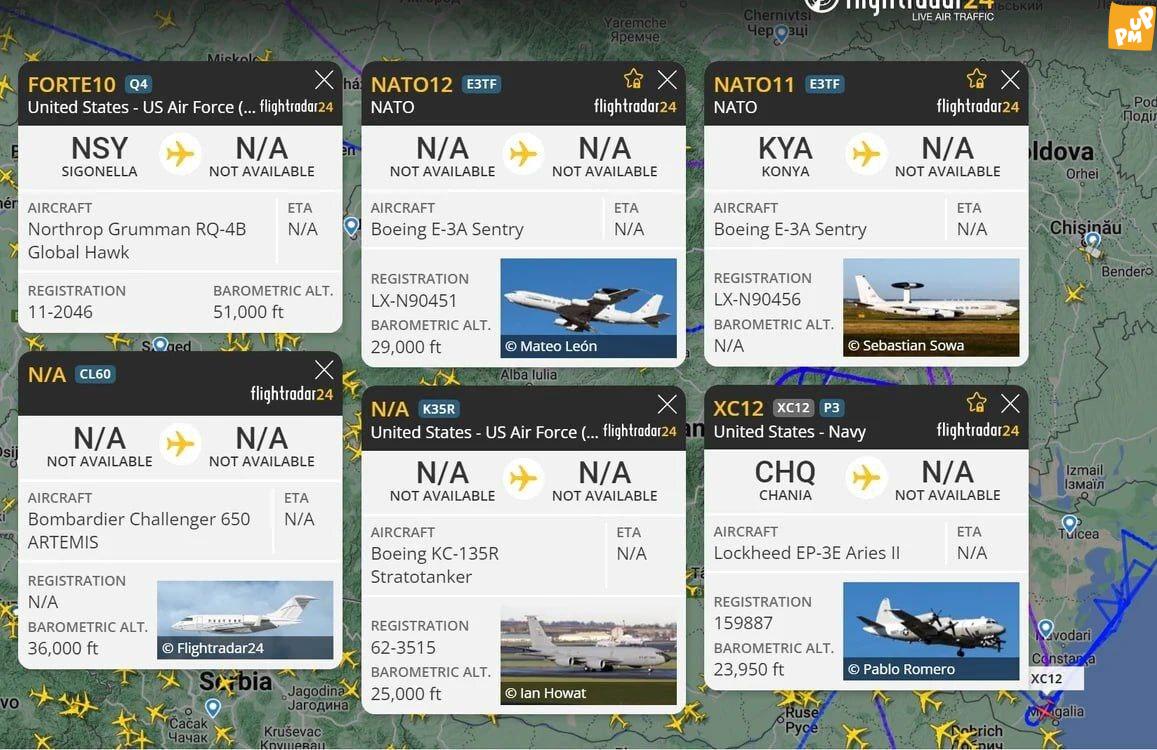The image size is (1157, 750).
Task: Select the XC12 aircraft label on map
Action: point(1046,679)
